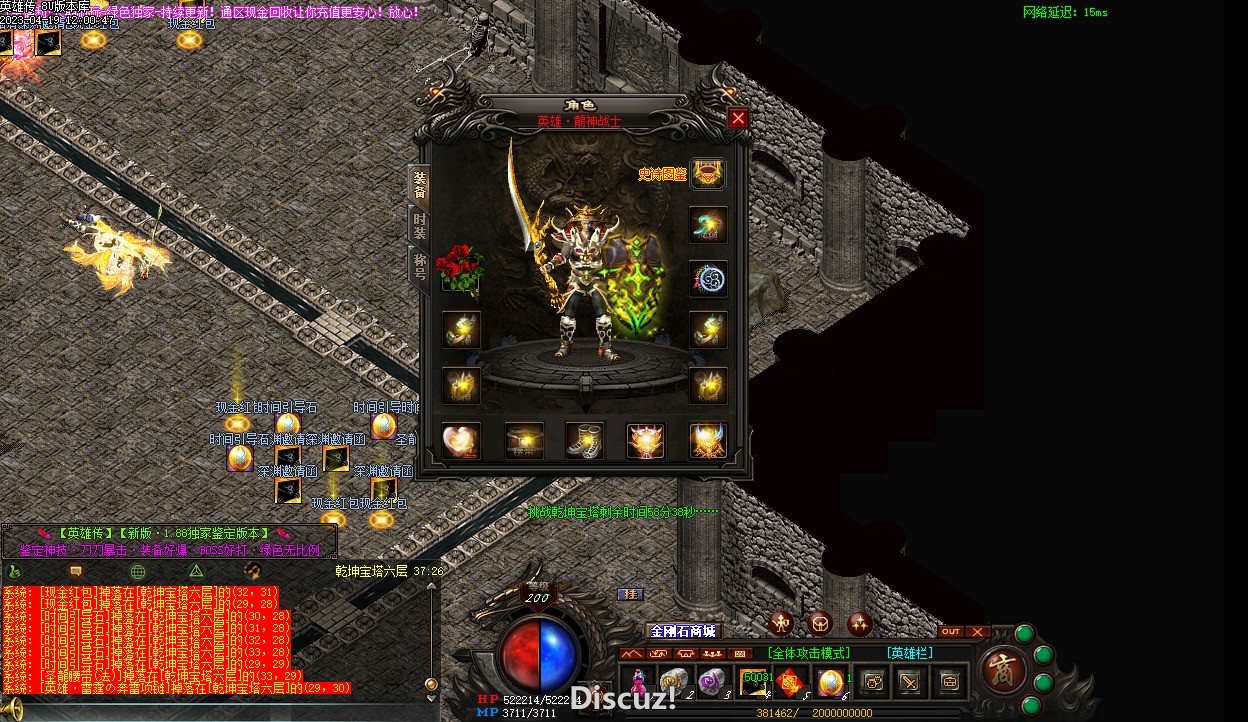1248x722 pixels.
Task: Select the rose bouquet slot
Action: 460,267
